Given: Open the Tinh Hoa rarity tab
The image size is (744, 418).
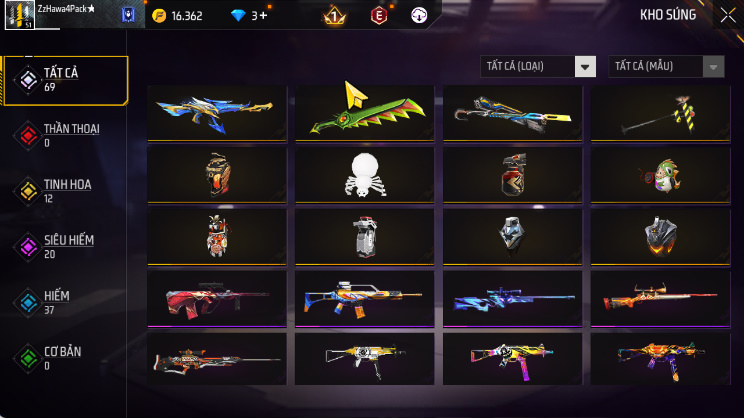Looking at the screenshot, I should [x=66, y=191].
